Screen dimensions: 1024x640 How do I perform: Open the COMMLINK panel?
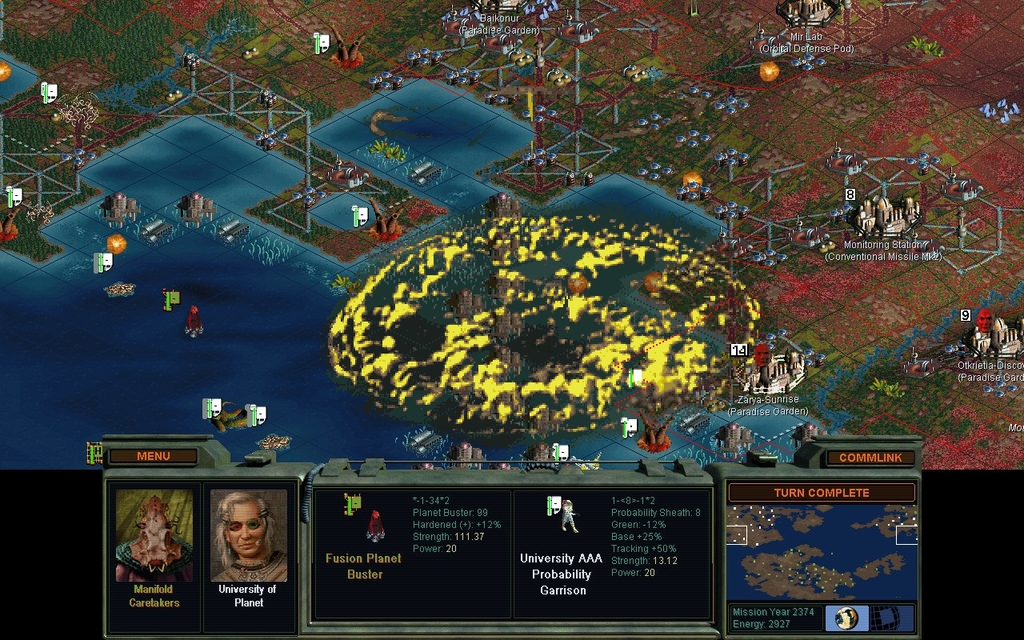click(x=869, y=457)
